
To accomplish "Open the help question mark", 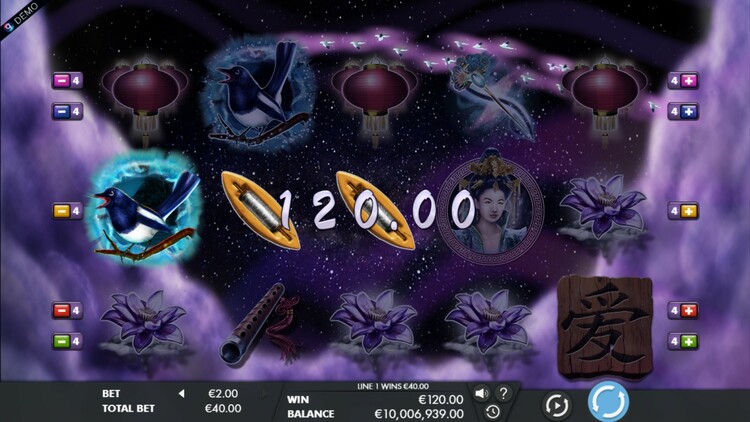I will tap(503, 393).
